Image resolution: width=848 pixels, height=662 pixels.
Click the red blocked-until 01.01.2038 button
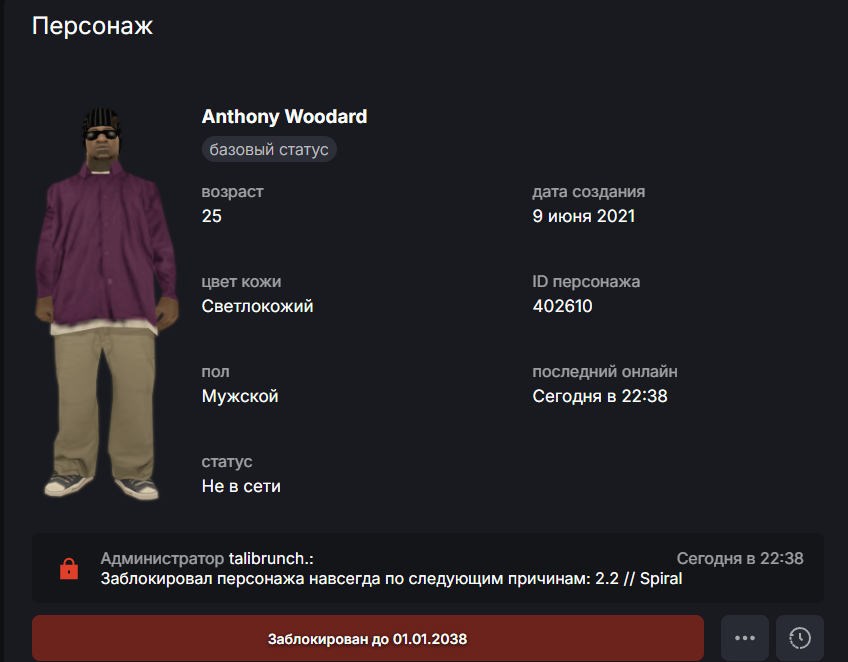(x=367, y=638)
